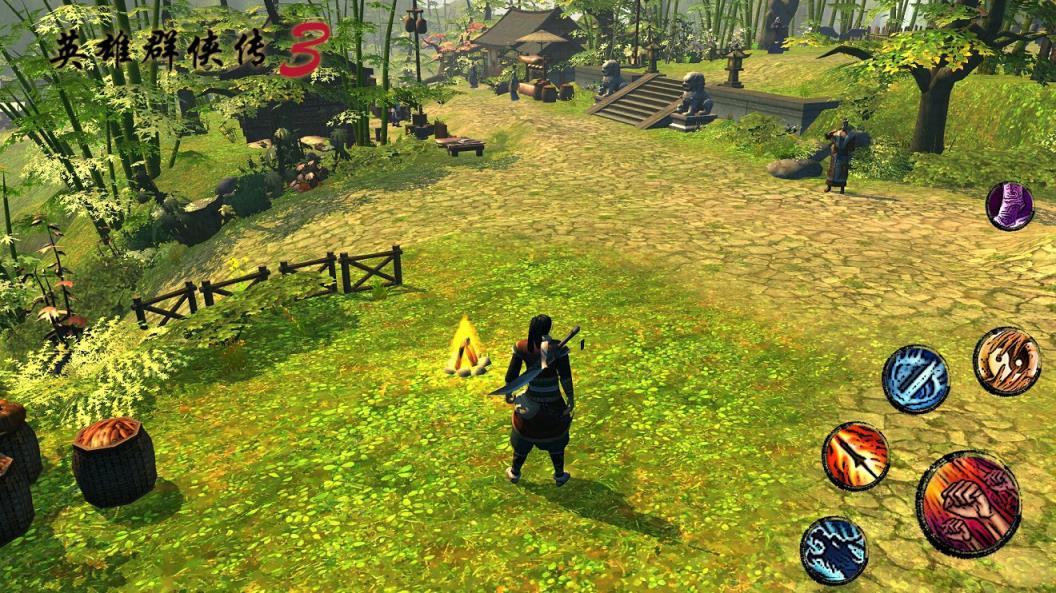Use the blue sword slash skill

(x=915, y=379)
